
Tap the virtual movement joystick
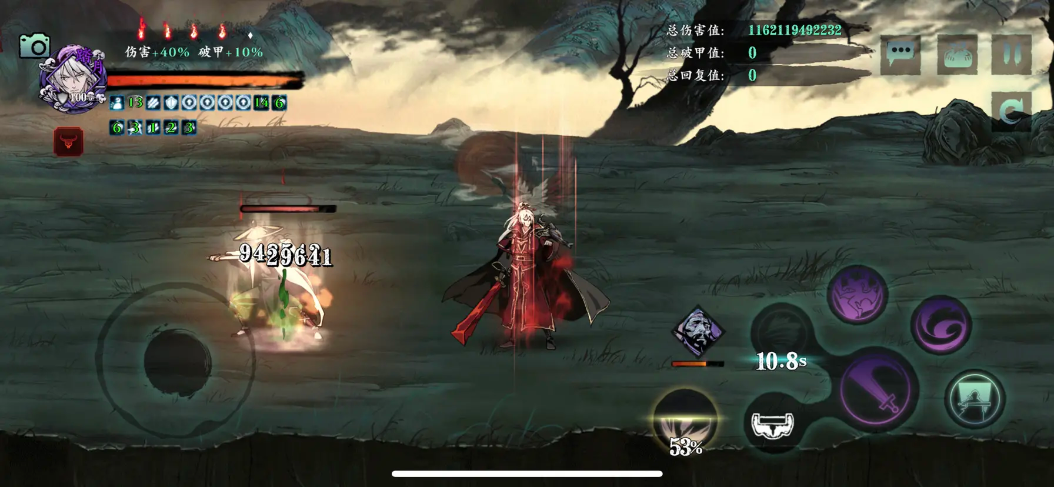coord(177,360)
